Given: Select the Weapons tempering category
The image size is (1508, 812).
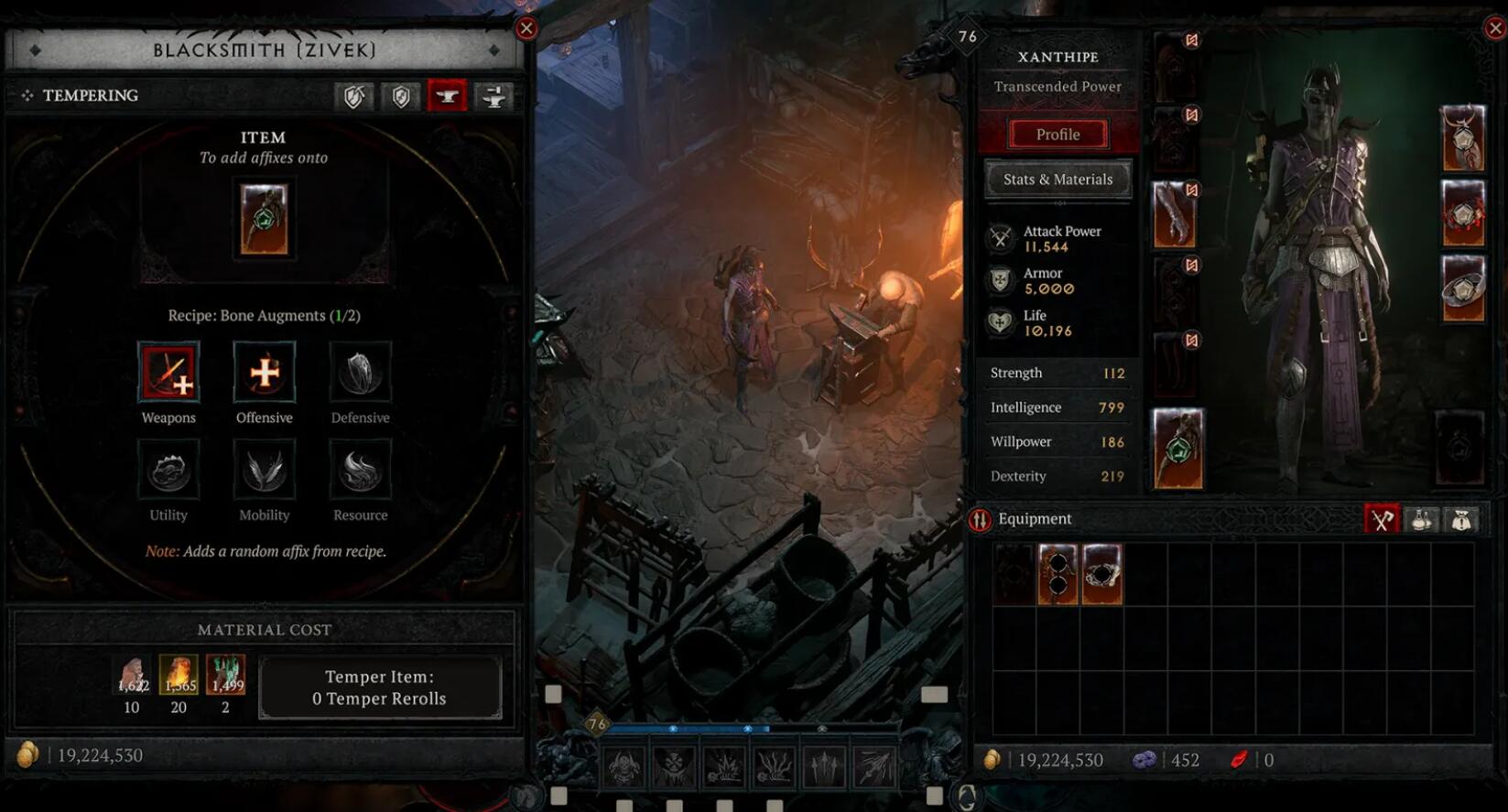Looking at the screenshot, I should 168,373.
